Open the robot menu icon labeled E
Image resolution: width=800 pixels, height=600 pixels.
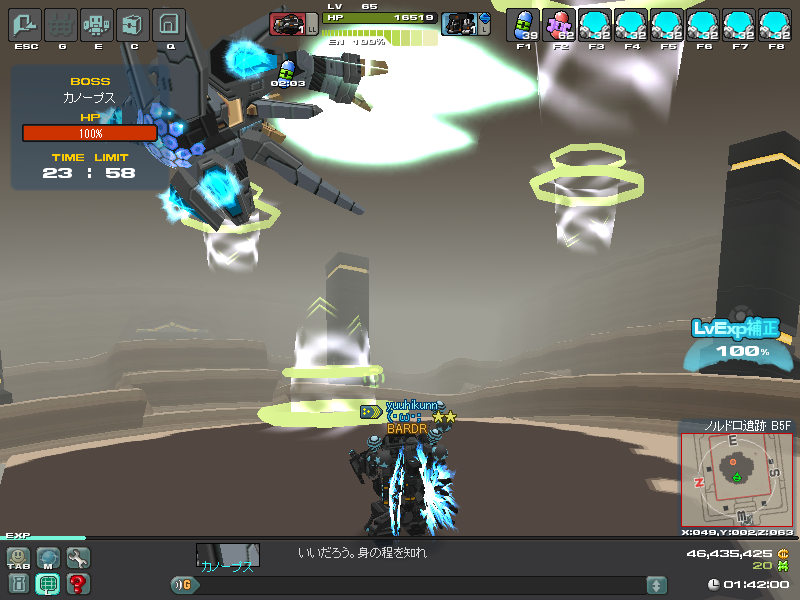click(97, 24)
